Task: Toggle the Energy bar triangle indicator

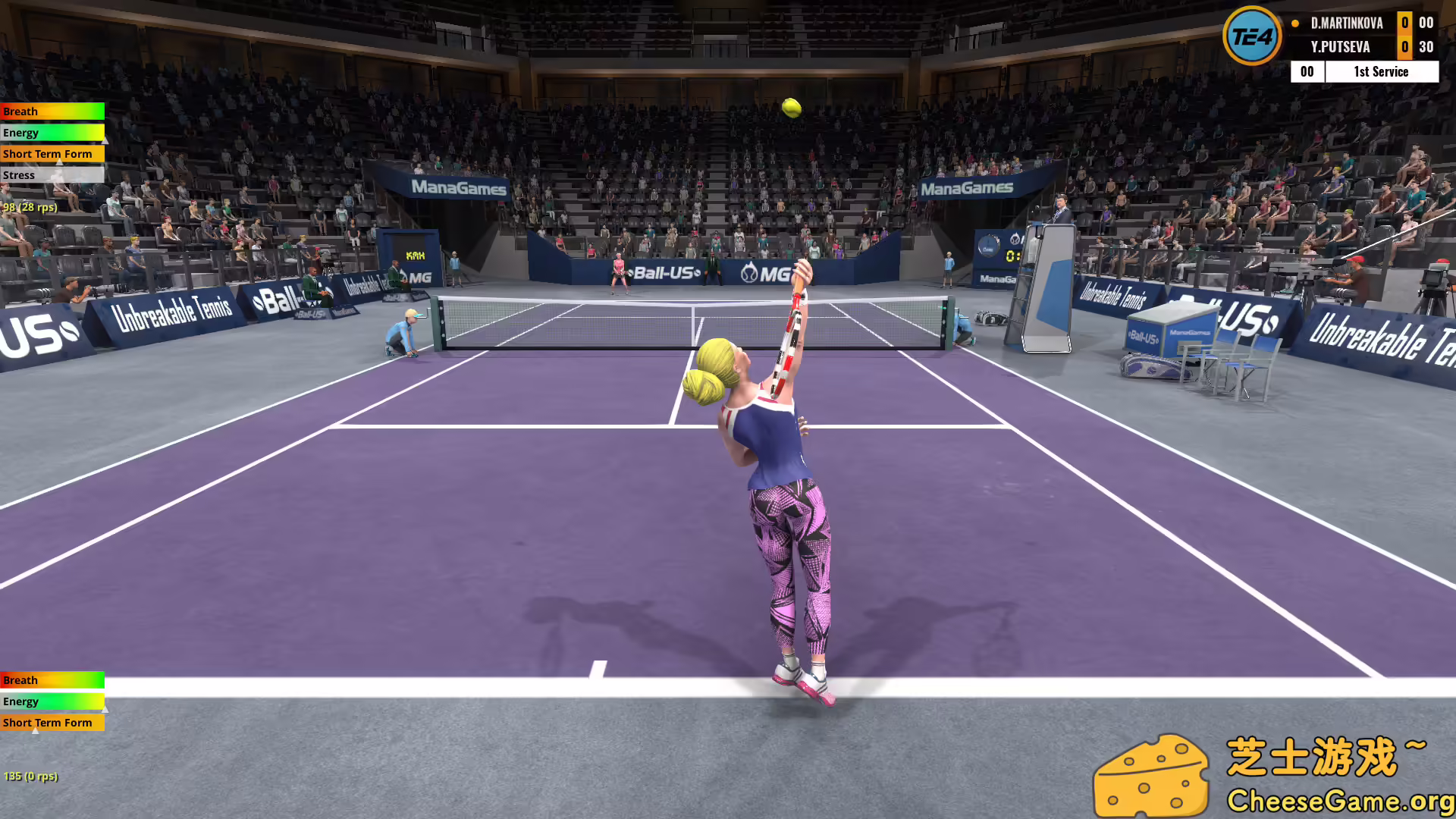Action: [106, 140]
